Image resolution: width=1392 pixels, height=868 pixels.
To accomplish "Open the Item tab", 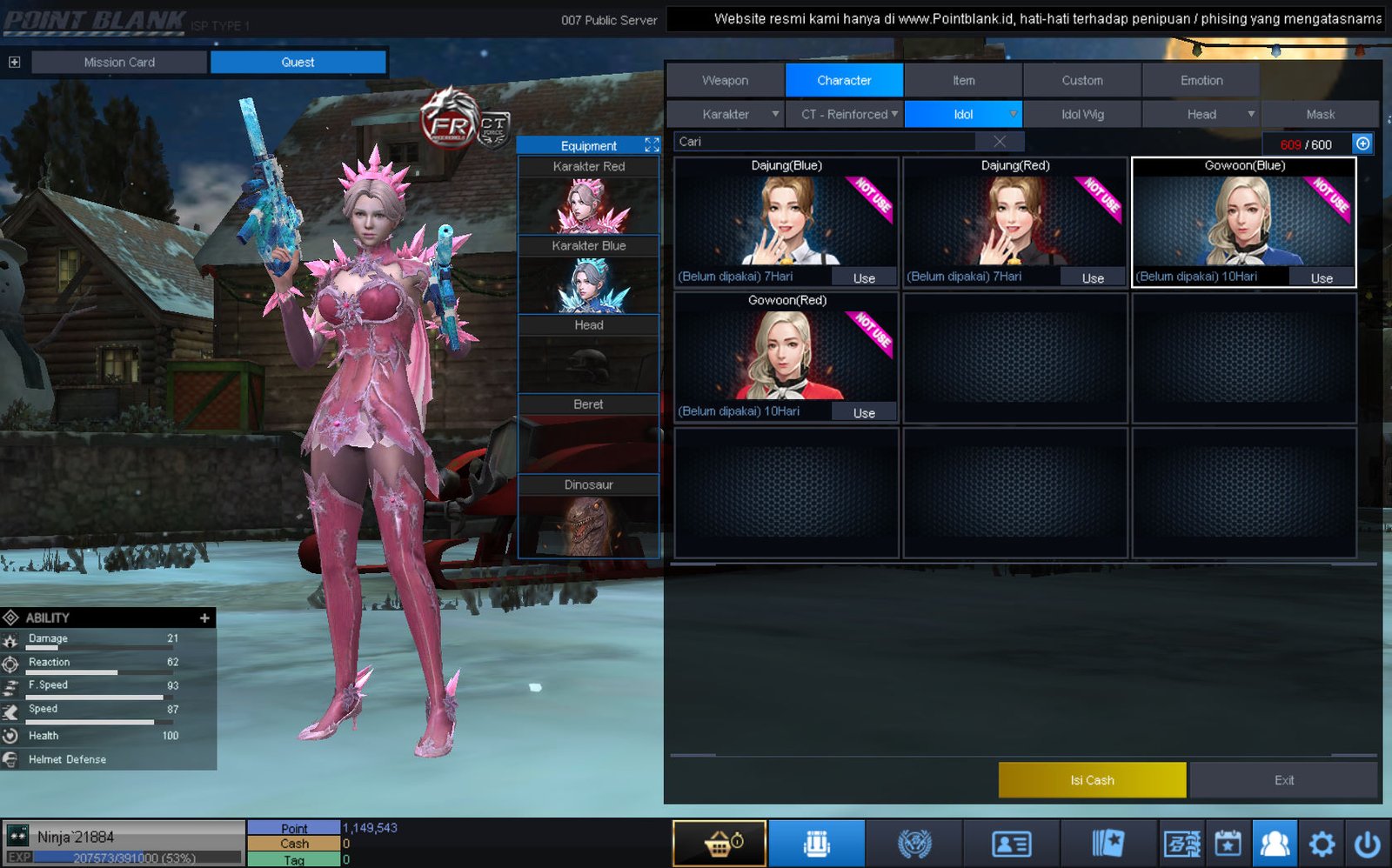I will click(x=963, y=80).
